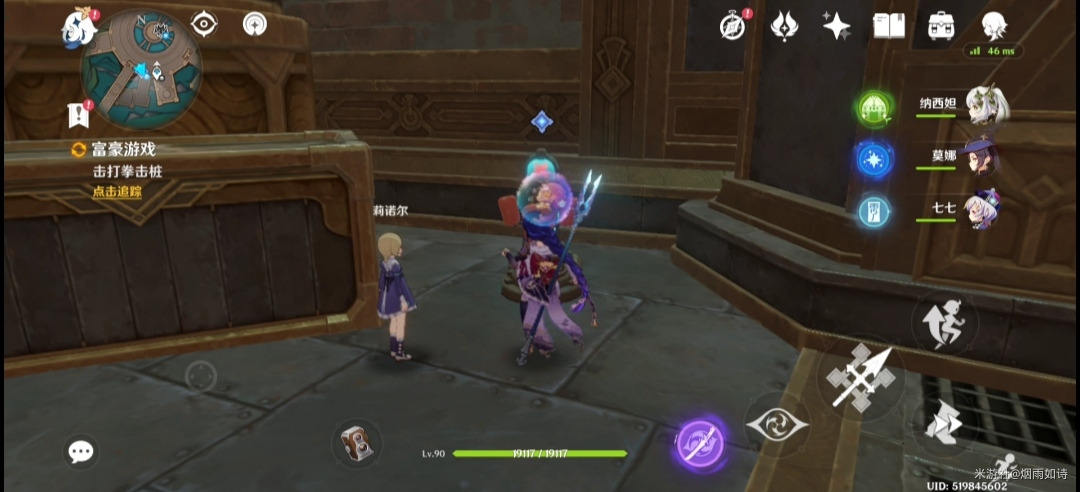This screenshot has width=1080, height=492.
Task: Switch to party member 莫娜
Action: click(986, 159)
